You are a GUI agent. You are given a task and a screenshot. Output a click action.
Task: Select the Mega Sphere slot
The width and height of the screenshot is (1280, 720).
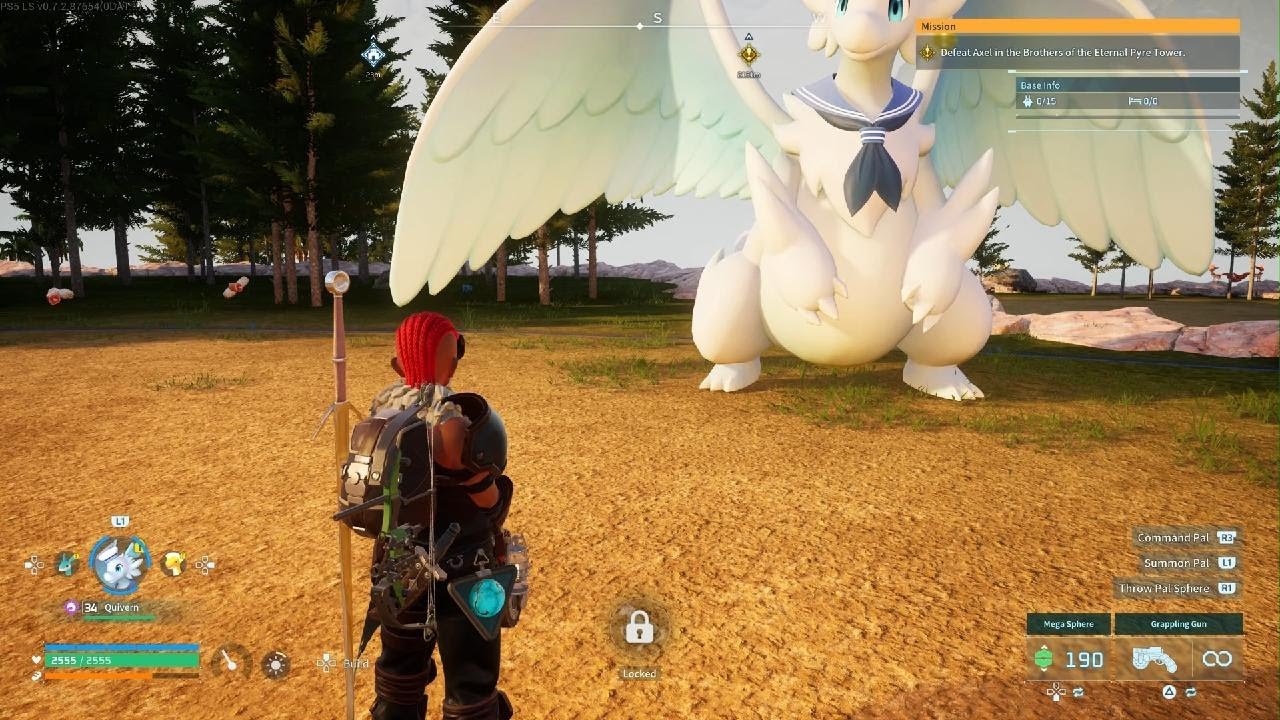(x=1068, y=659)
